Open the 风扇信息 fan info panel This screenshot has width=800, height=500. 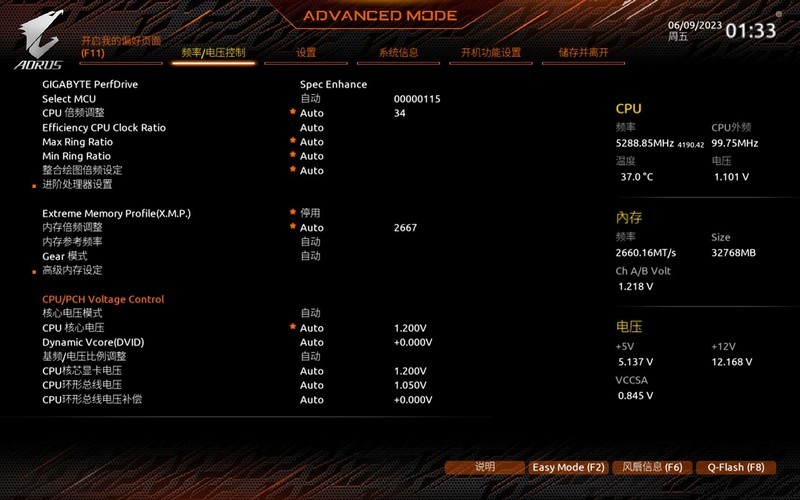point(652,467)
